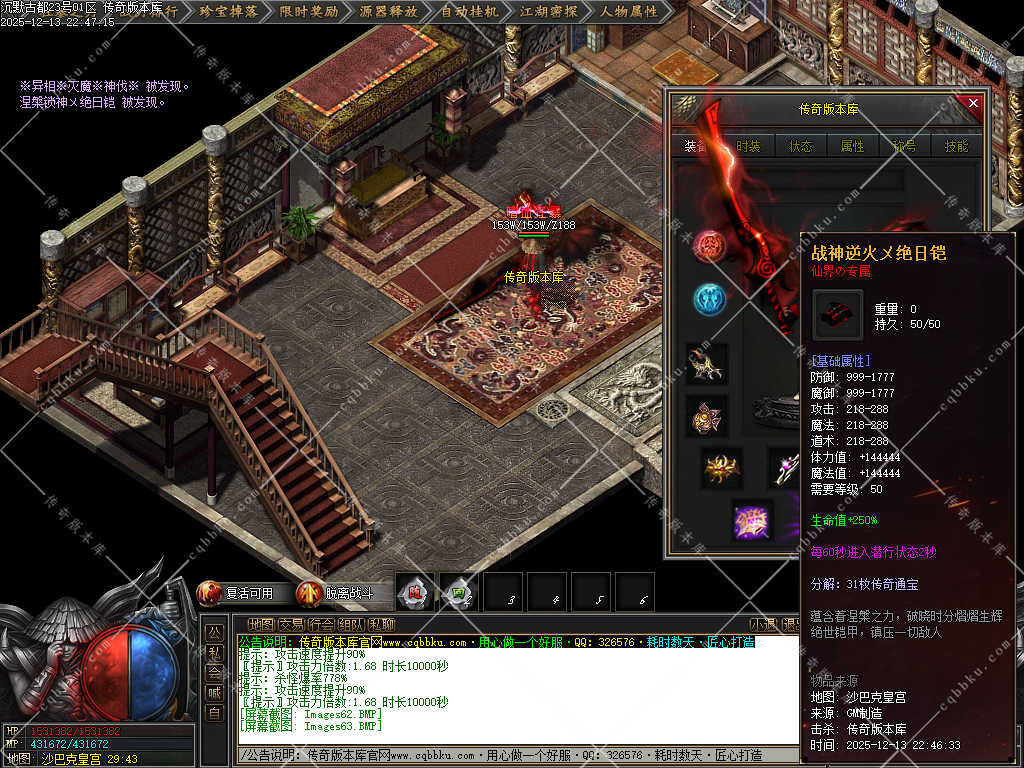The image size is (1024, 768).
Task: Select the red round medallion equipment slot
Action: [709, 245]
